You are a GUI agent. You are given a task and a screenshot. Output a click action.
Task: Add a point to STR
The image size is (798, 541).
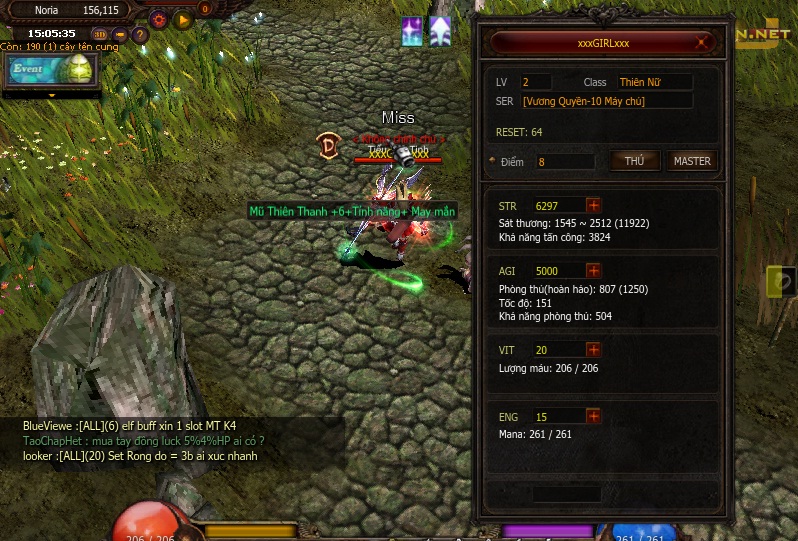(x=593, y=206)
